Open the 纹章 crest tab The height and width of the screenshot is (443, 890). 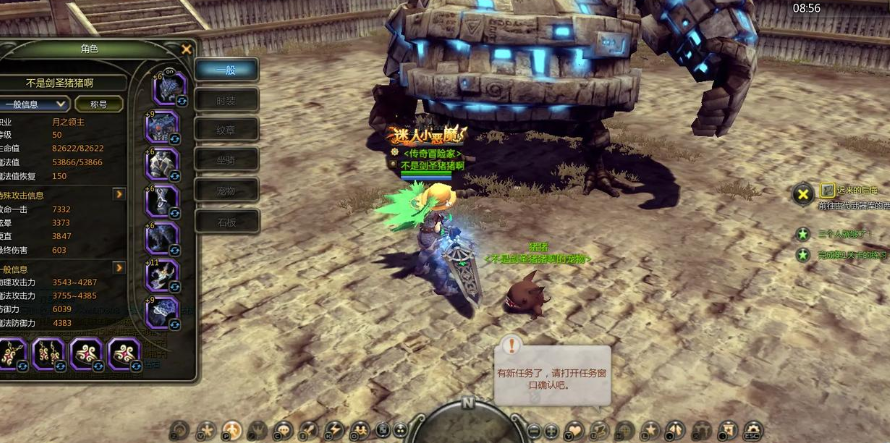point(226,130)
